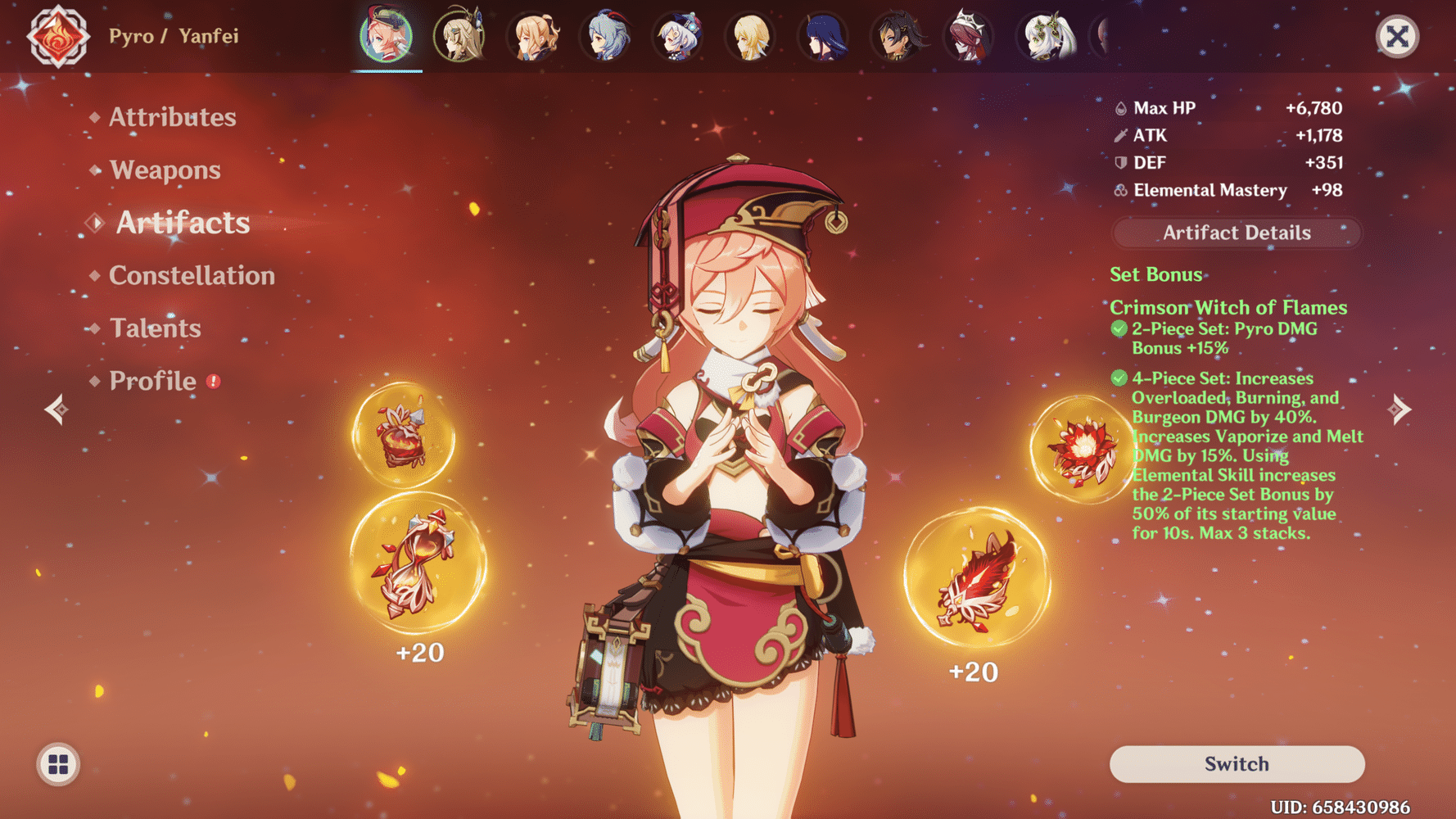Click the Artifact Details button

1235,233
